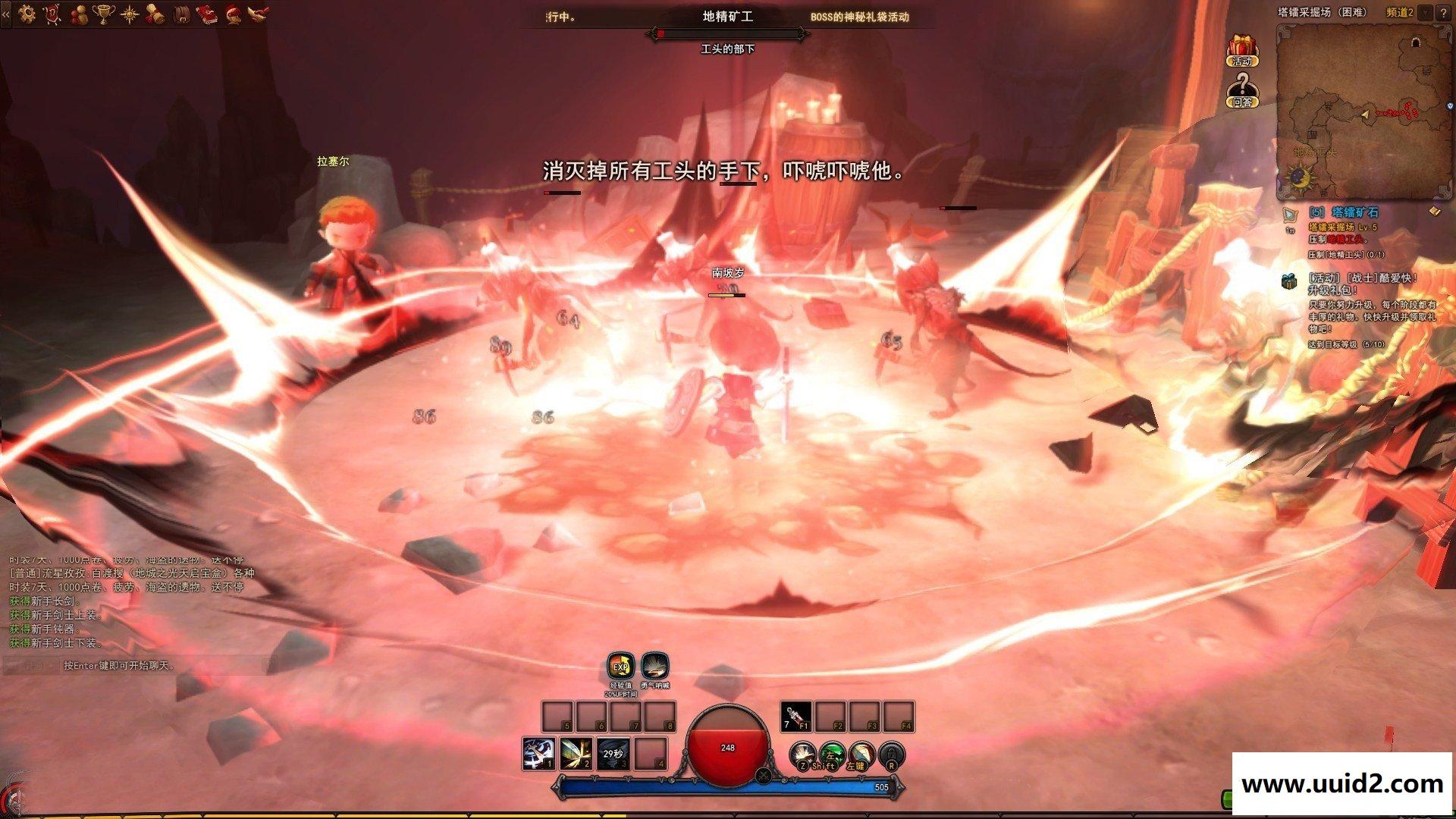Open the gear settings icon
Image resolution: width=1456 pixels, height=819 pixels.
(27, 14)
